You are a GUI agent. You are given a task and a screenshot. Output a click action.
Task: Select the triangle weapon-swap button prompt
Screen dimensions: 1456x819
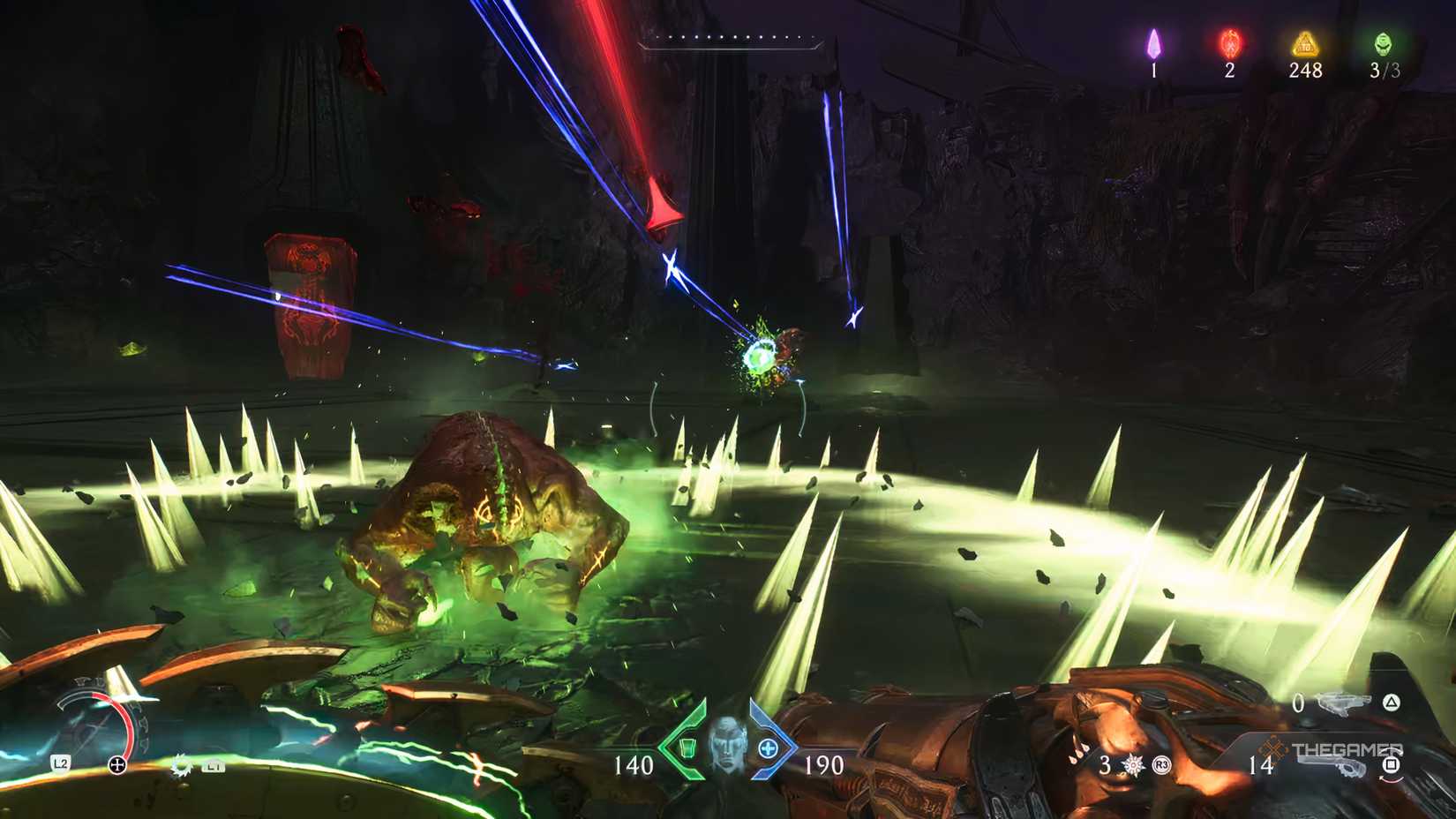pyautogui.click(x=1391, y=703)
